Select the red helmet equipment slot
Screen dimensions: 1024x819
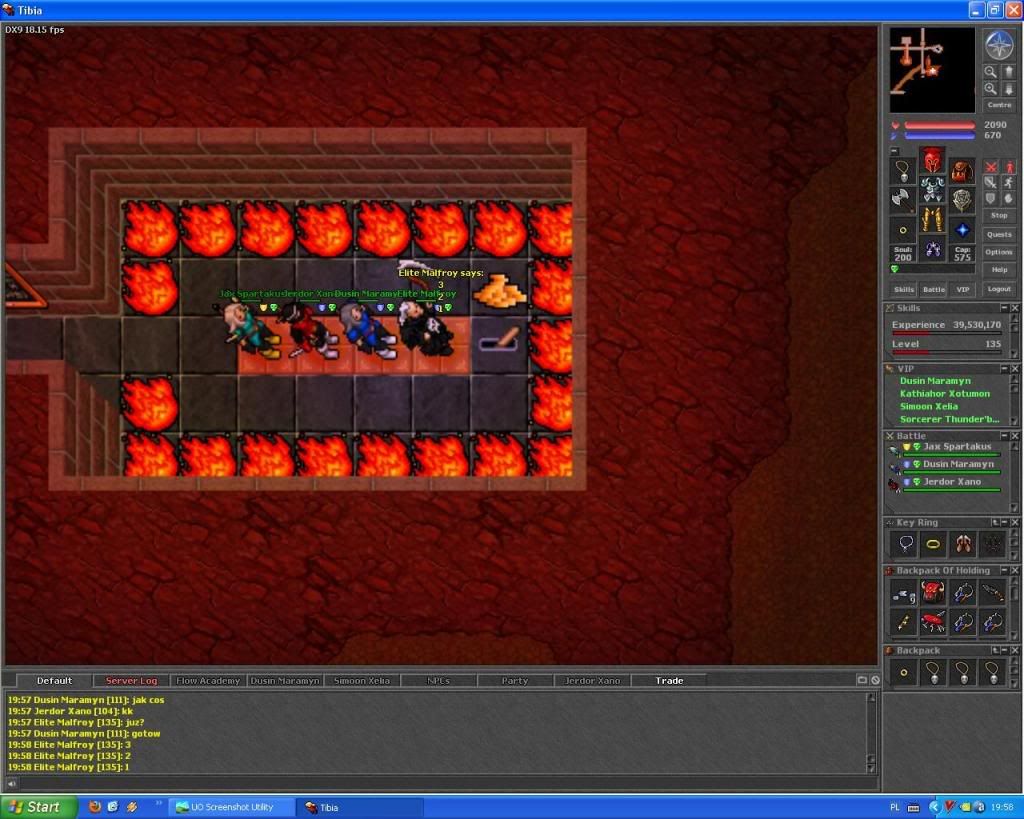click(x=932, y=160)
